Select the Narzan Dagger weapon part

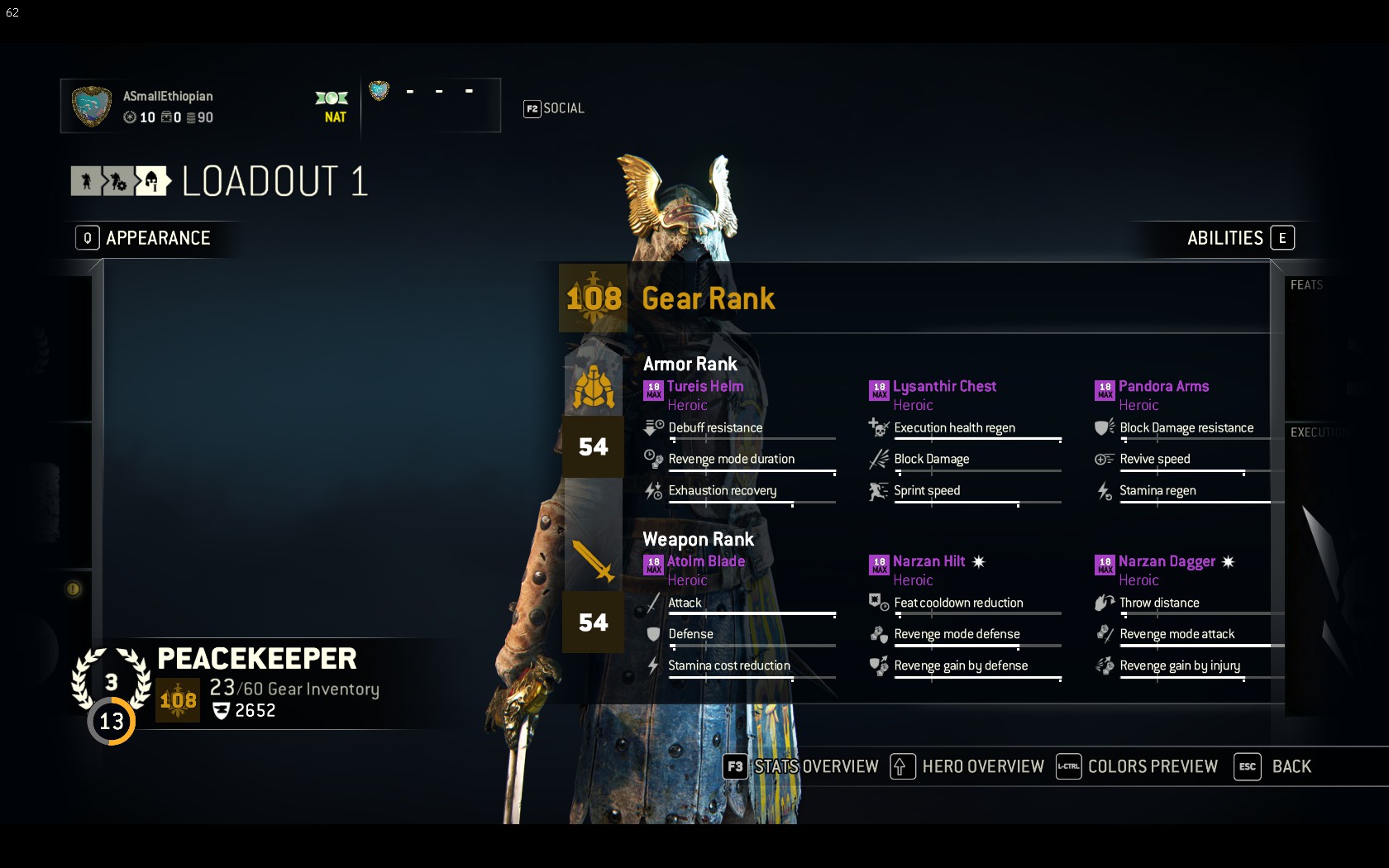pos(1166,562)
